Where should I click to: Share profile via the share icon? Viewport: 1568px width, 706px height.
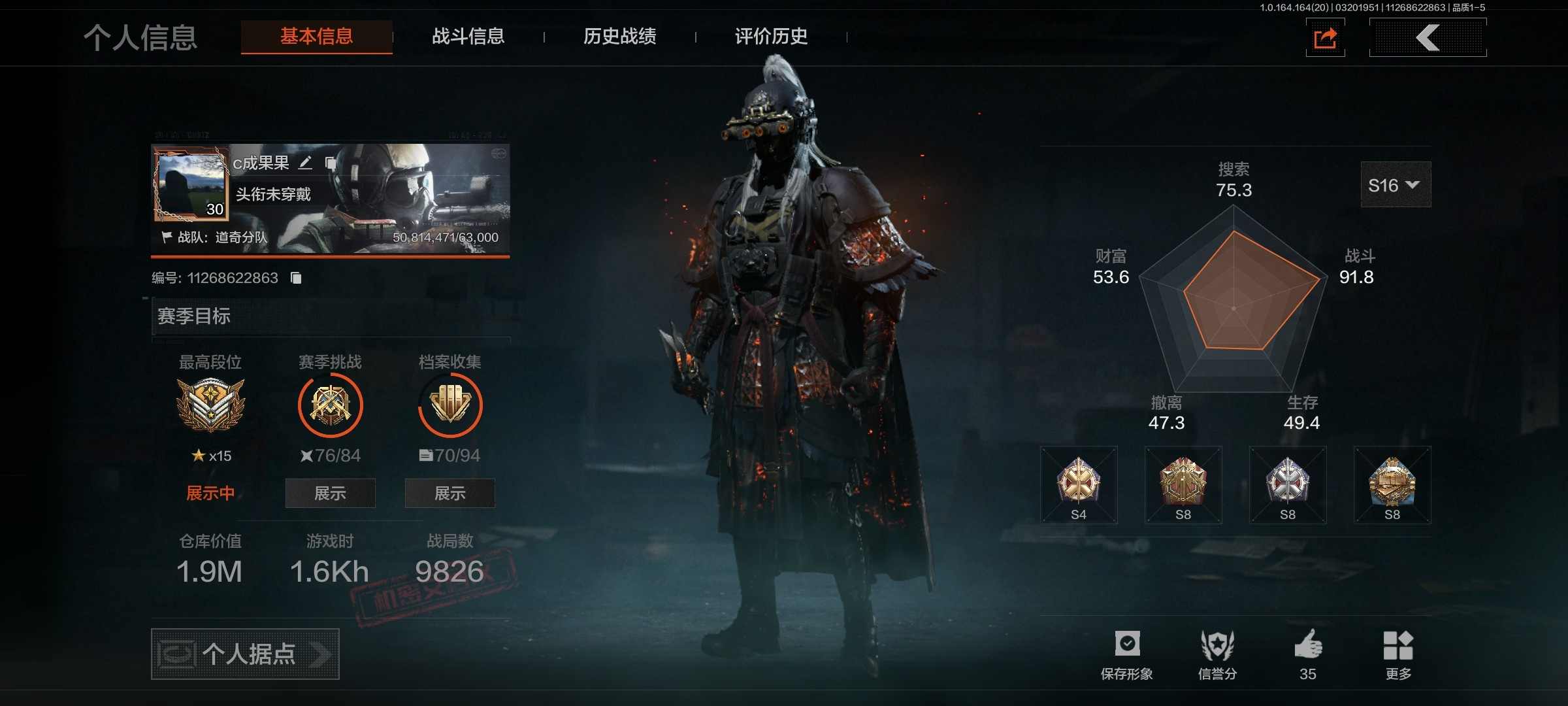point(1325,38)
